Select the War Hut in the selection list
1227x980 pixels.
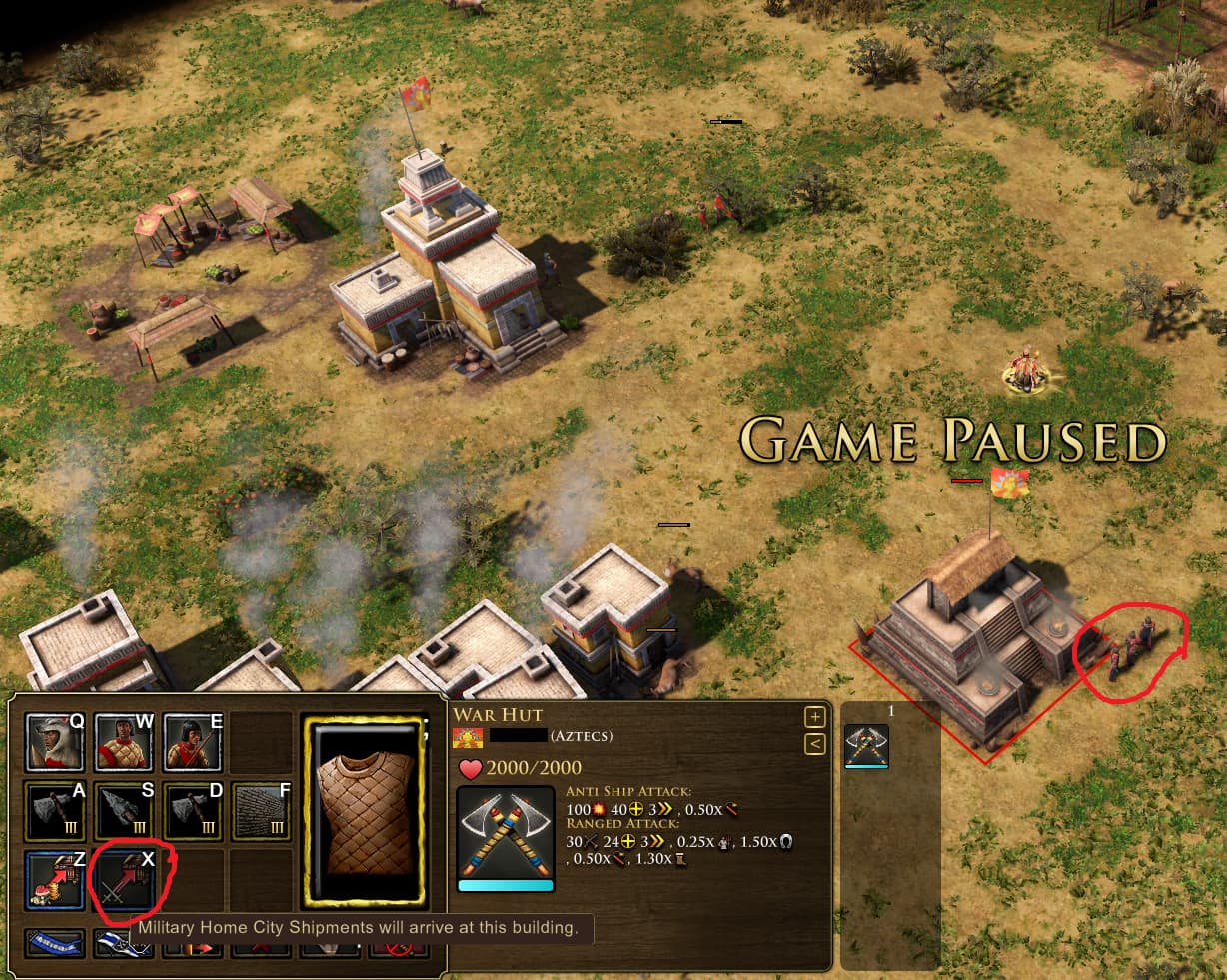click(866, 745)
